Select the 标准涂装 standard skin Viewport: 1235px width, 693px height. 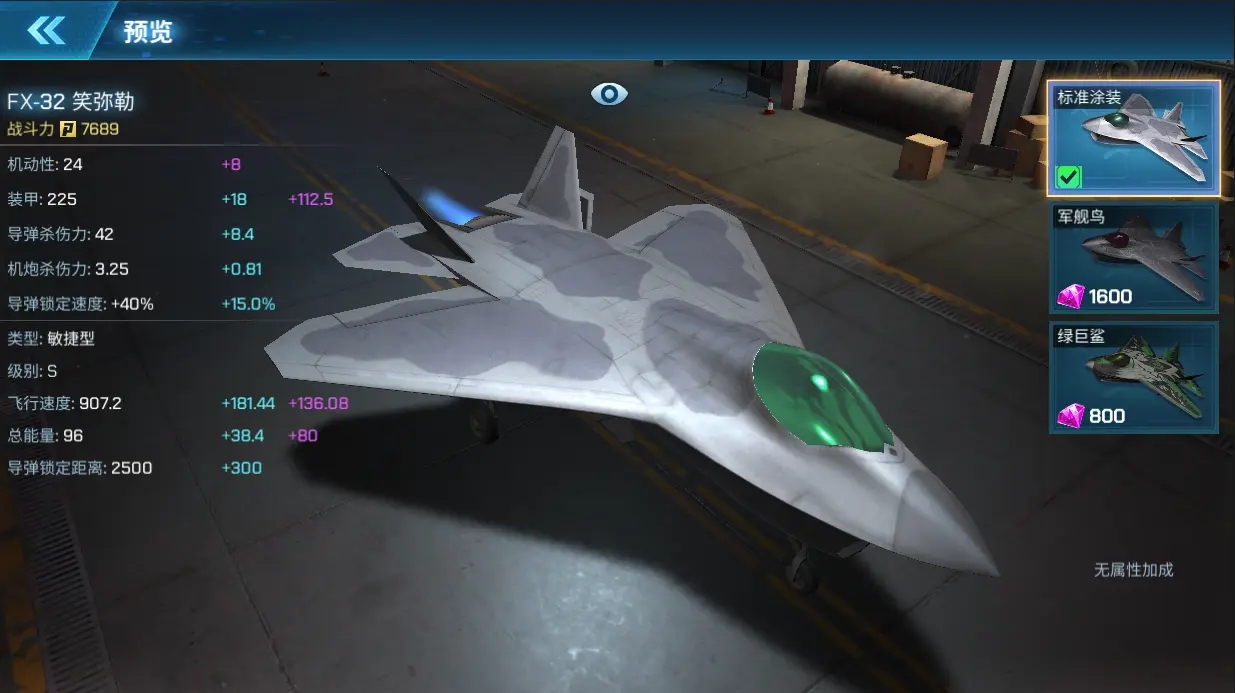click(1133, 138)
